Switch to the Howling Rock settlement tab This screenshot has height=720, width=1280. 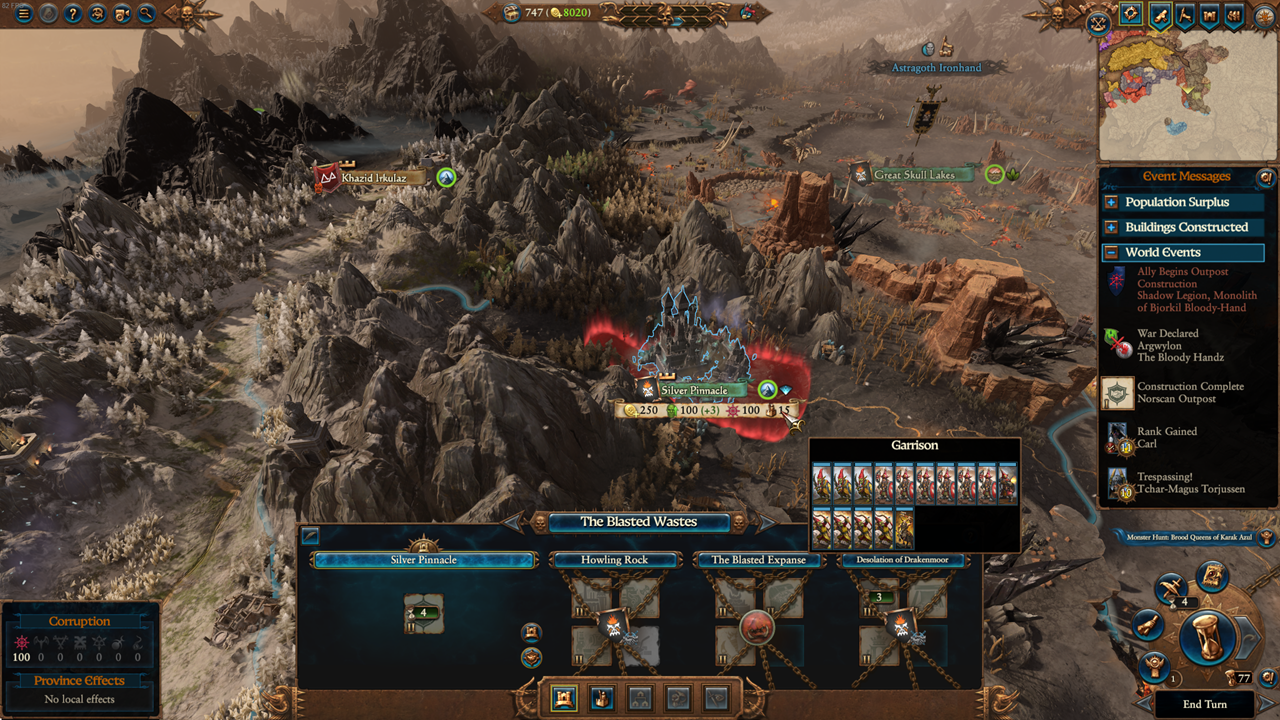(616, 560)
